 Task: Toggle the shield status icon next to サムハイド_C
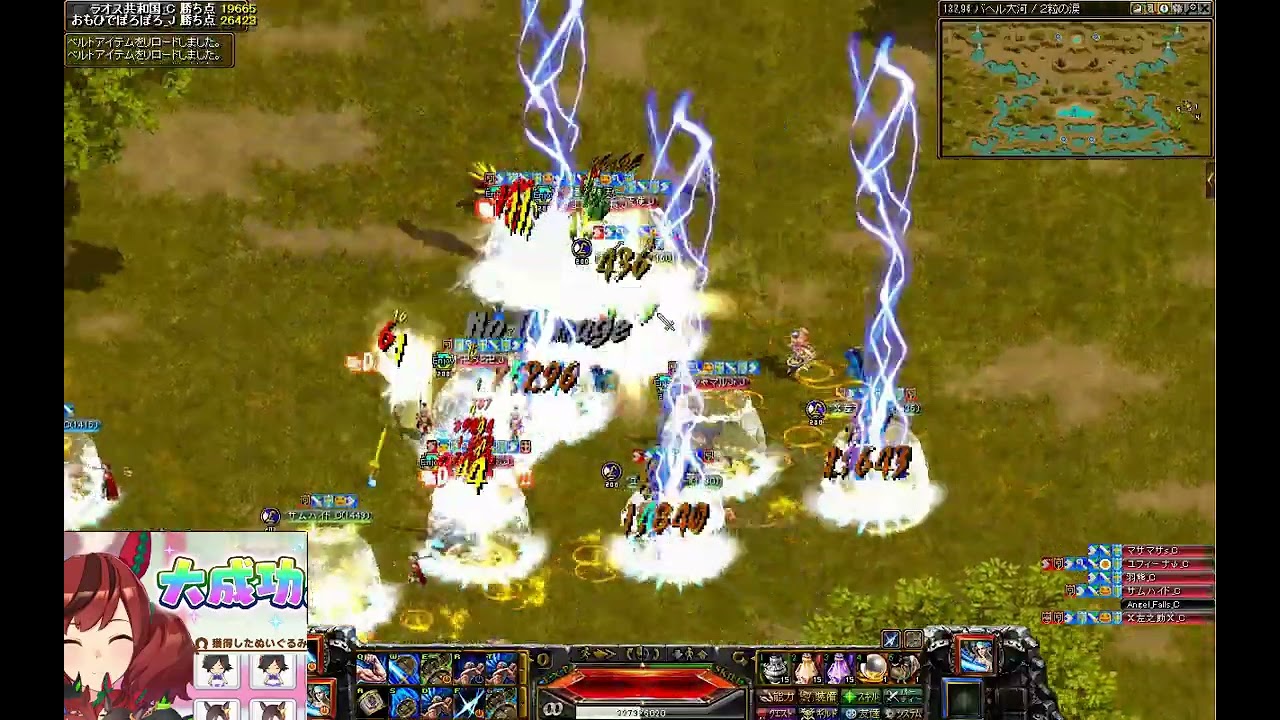[1118, 591]
